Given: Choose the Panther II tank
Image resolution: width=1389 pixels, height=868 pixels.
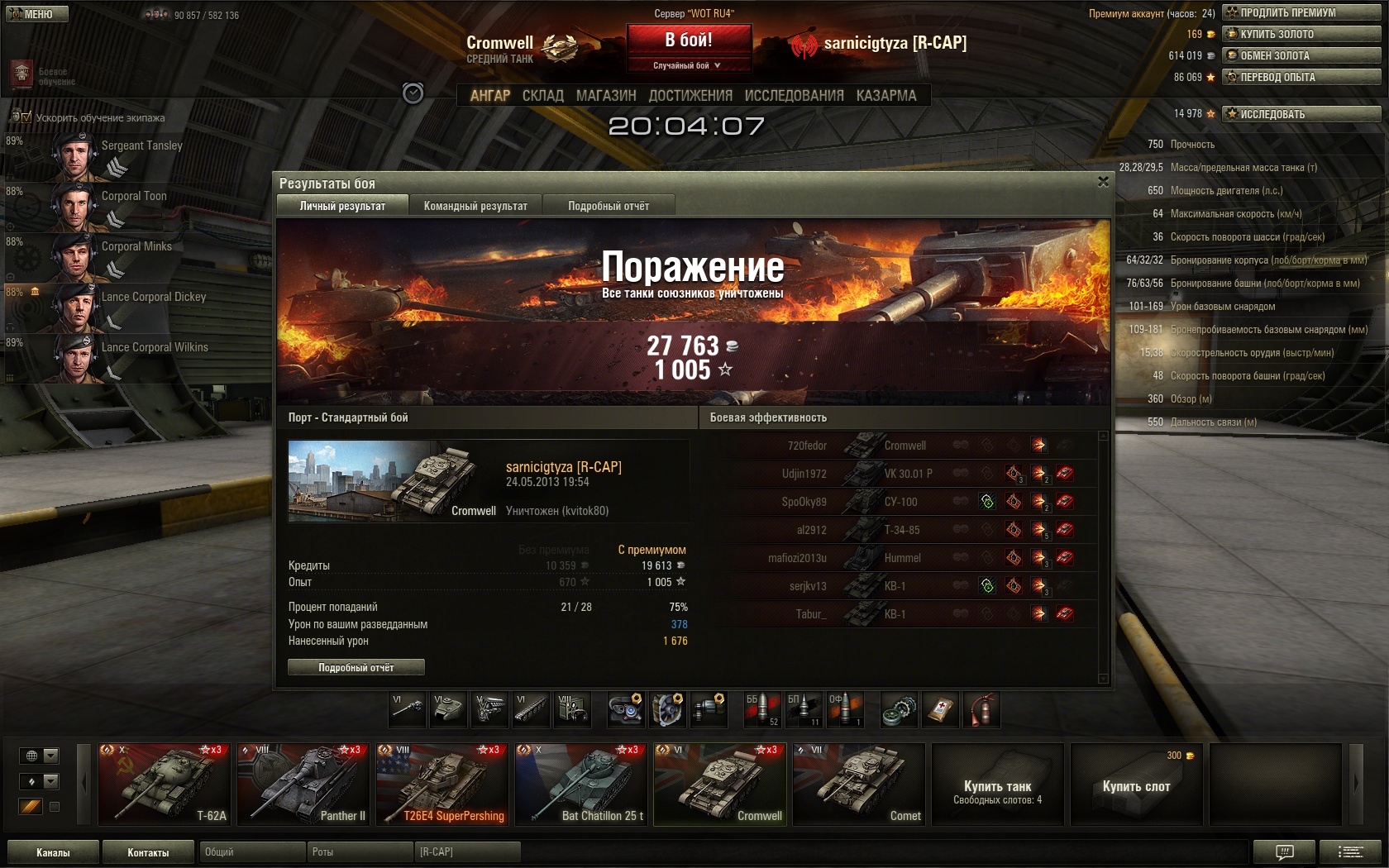Looking at the screenshot, I should [303, 784].
